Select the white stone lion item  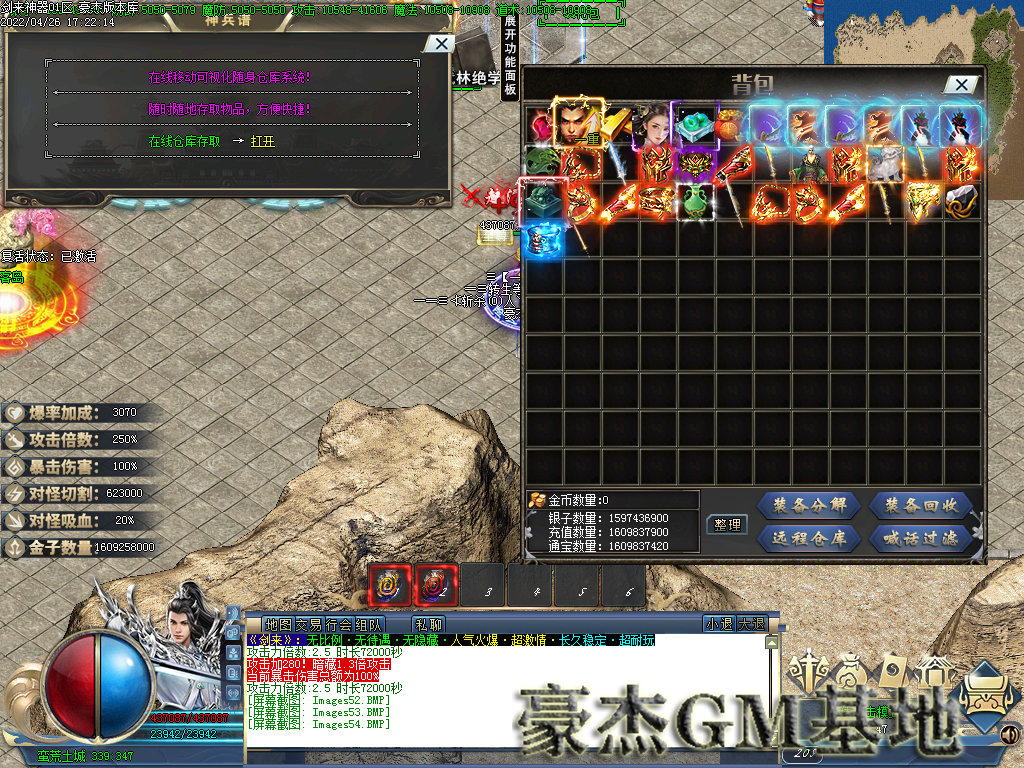tap(885, 163)
